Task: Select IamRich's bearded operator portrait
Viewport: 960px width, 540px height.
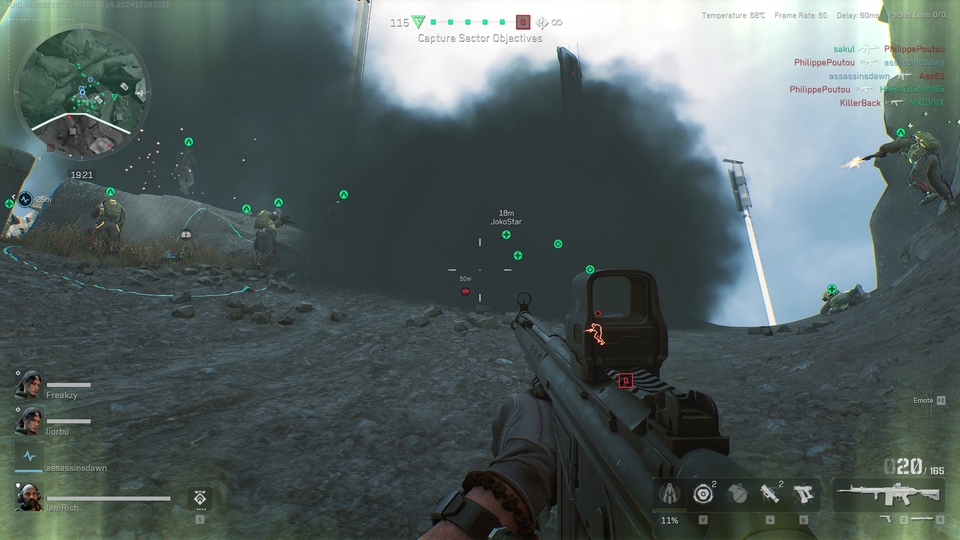Action: [x=28, y=497]
